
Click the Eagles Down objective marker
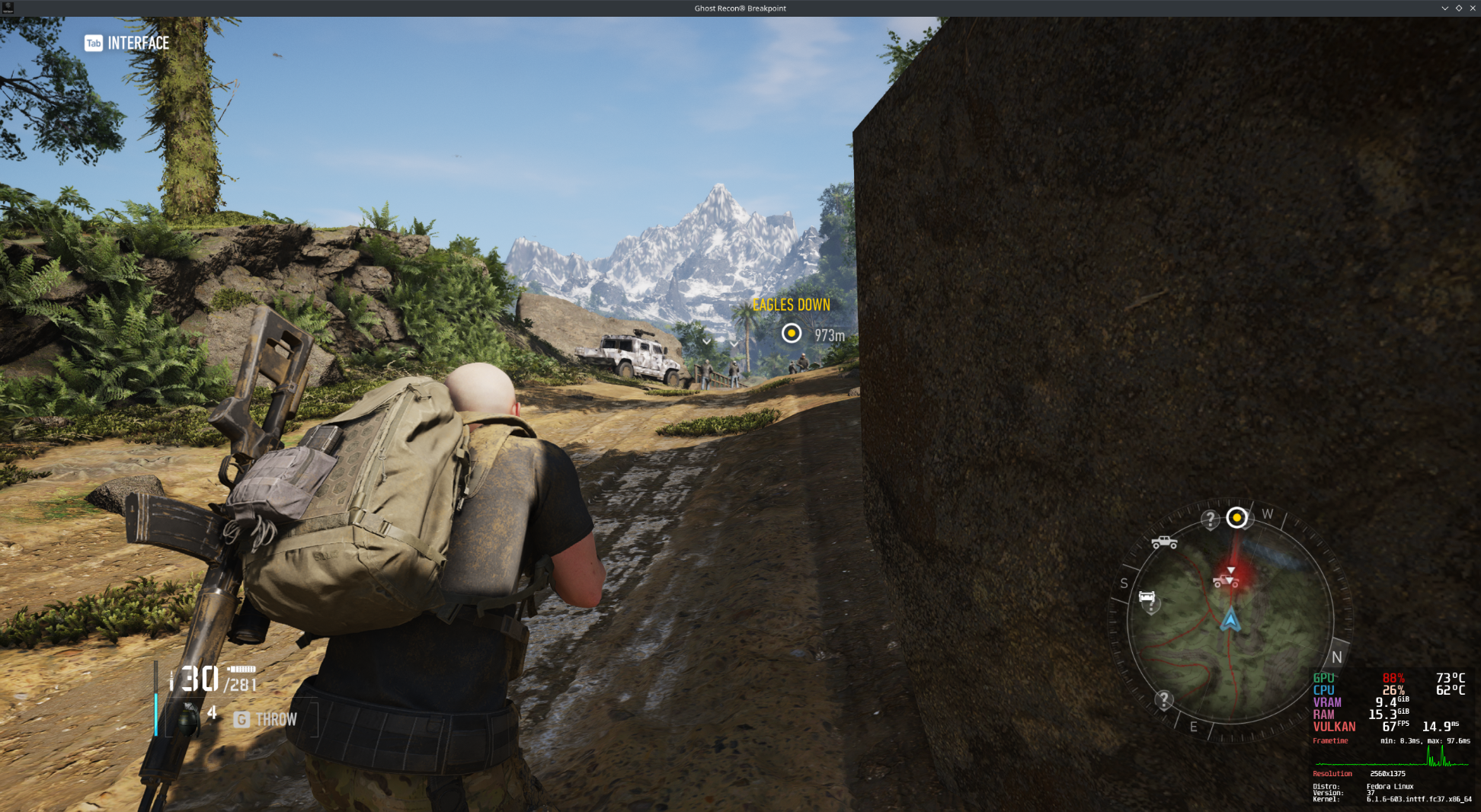click(x=792, y=334)
